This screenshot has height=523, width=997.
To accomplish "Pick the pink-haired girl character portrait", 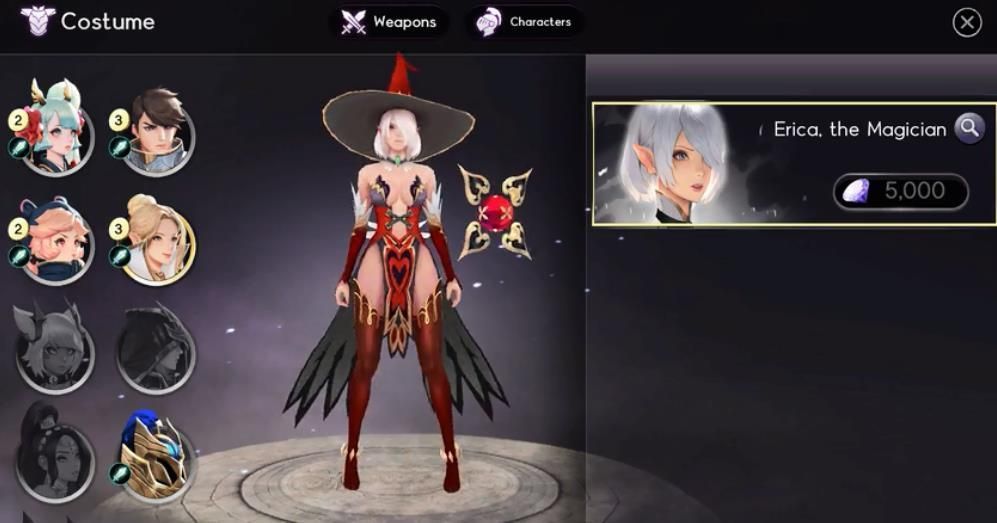I will pos(55,243).
